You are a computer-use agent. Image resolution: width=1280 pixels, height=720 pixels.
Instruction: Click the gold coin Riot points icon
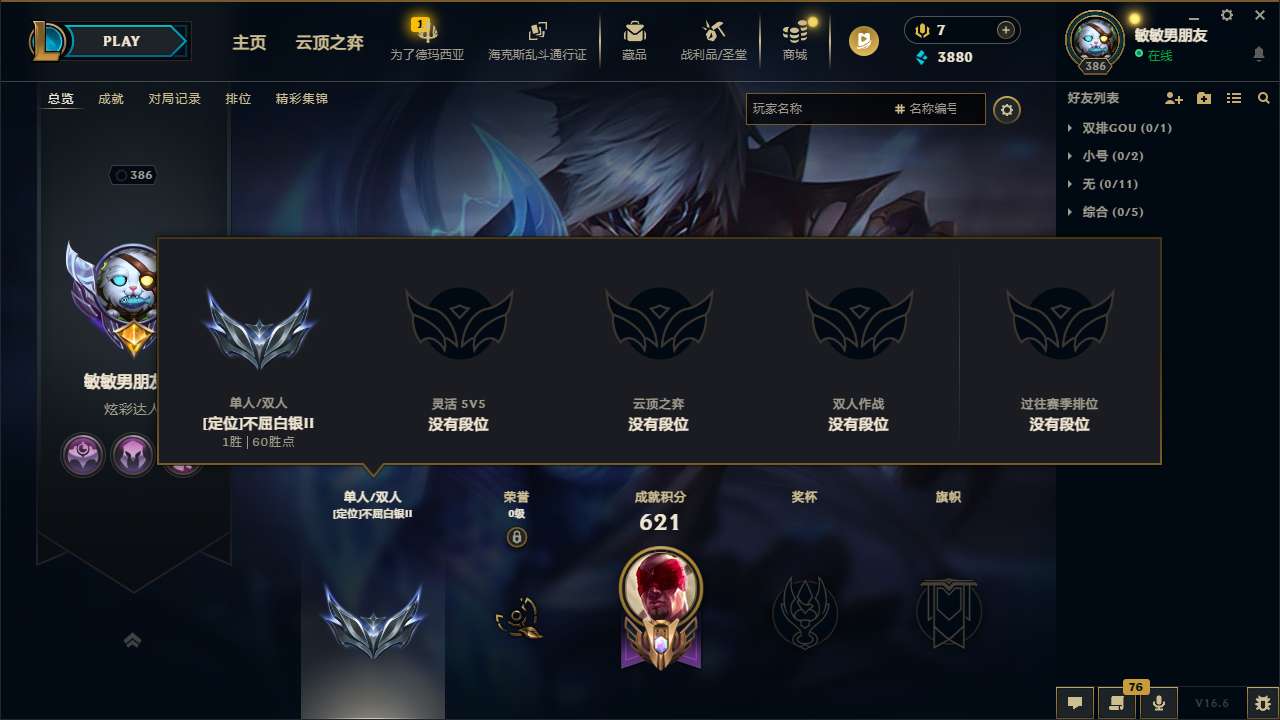point(861,41)
